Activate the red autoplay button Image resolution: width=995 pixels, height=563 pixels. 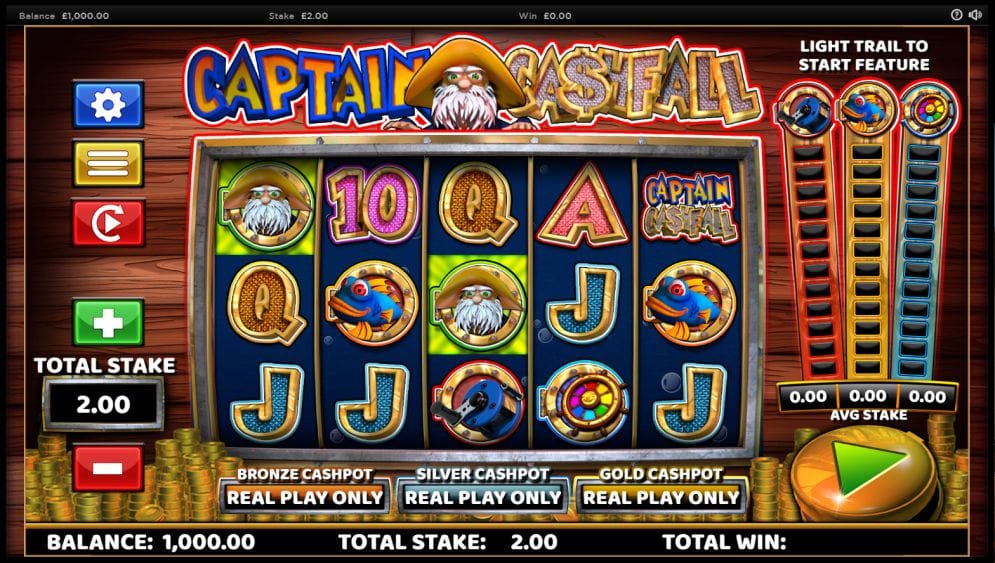108,223
